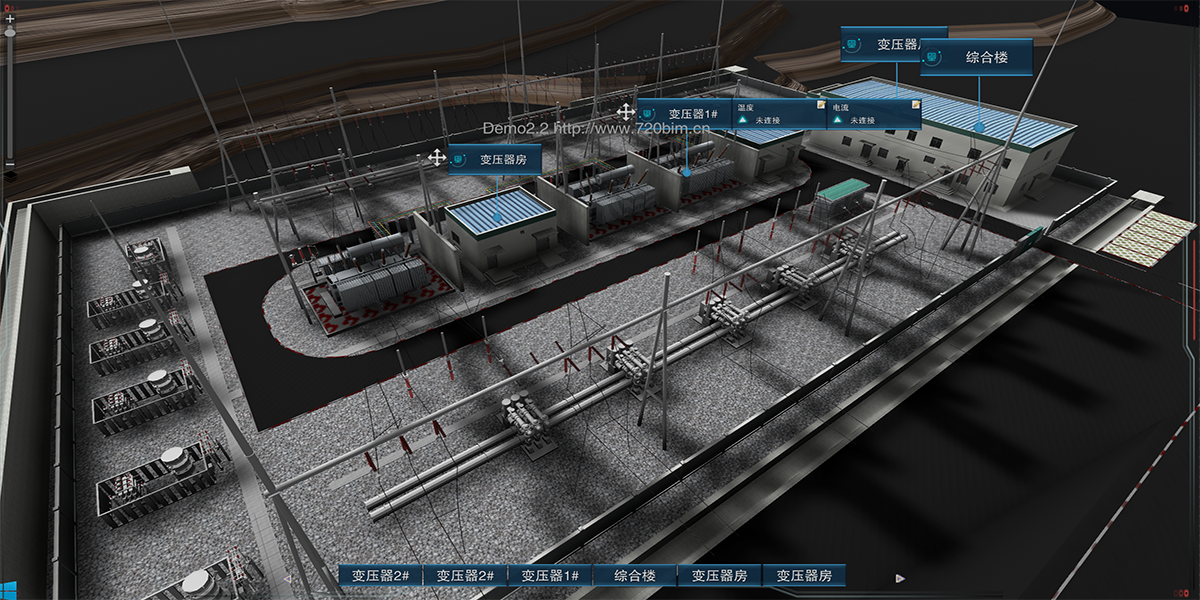
Task: Show next items with the bottom bar's right arrow
Action: coord(900,577)
